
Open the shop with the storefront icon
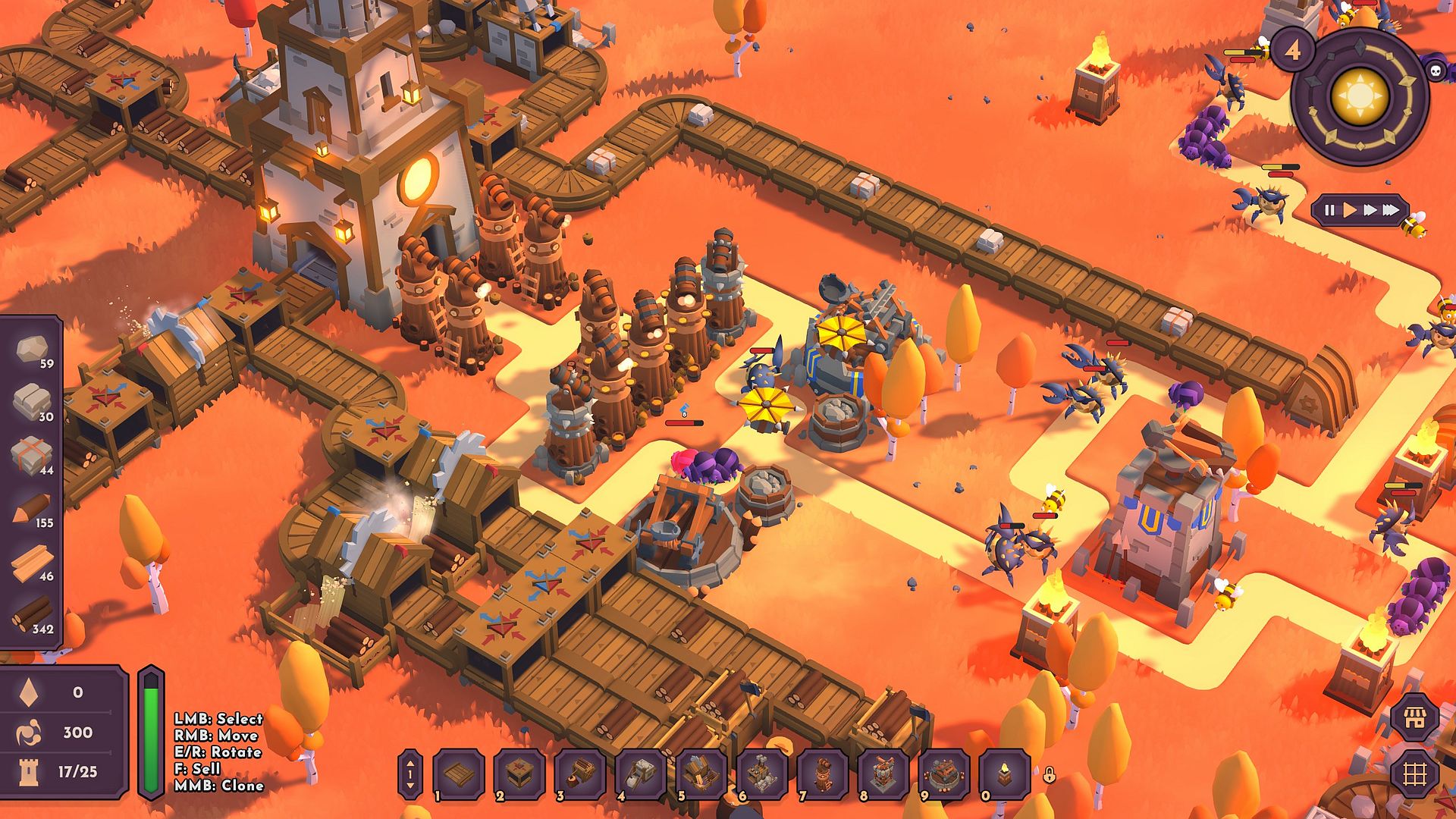(1415, 717)
